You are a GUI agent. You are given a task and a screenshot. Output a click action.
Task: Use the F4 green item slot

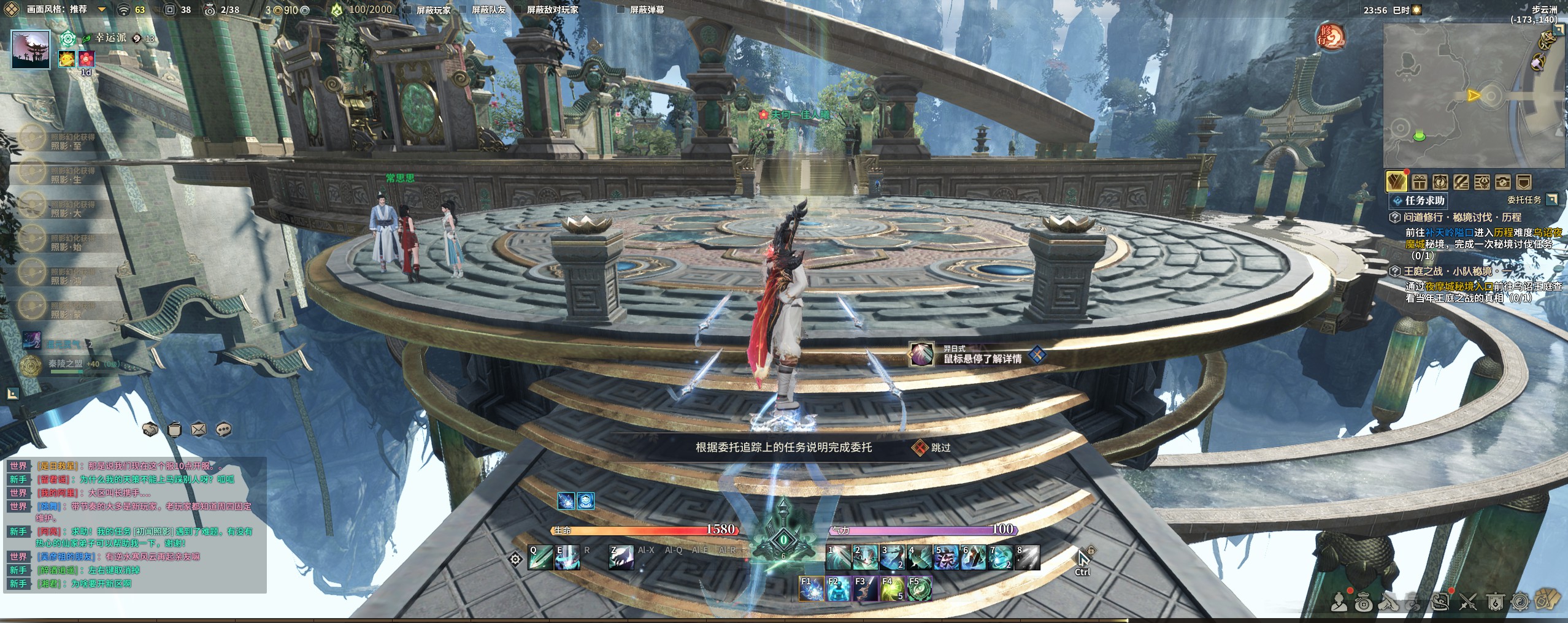892,589
